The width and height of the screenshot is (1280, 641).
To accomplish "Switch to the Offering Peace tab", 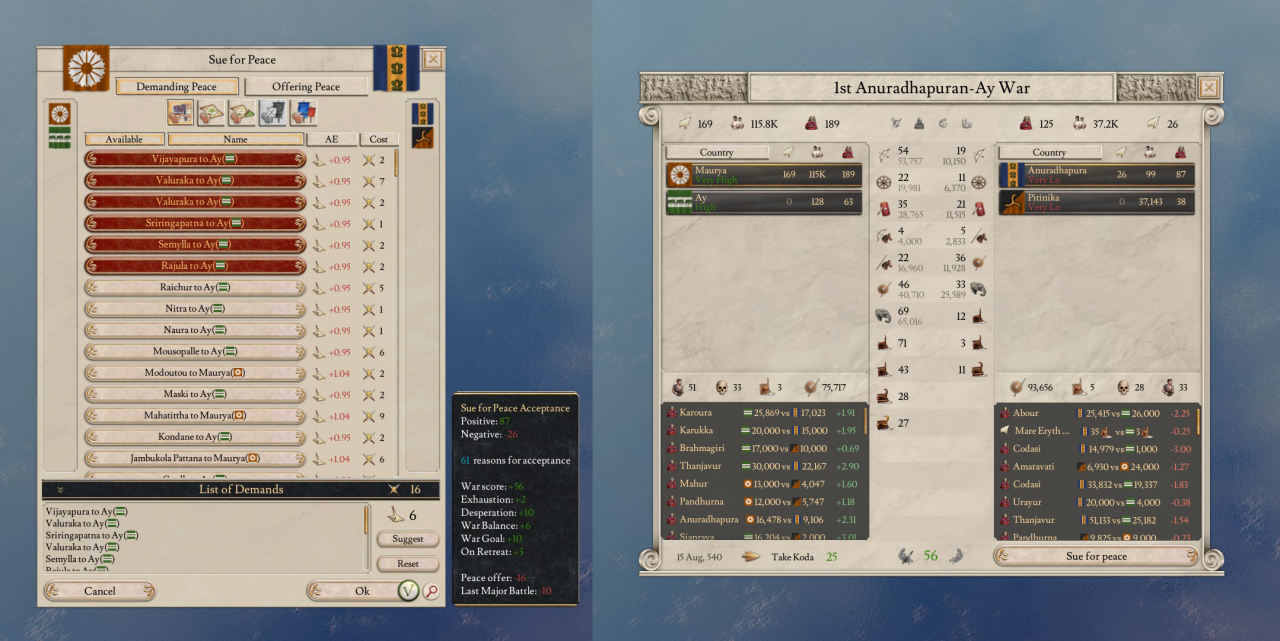I will click(305, 87).
